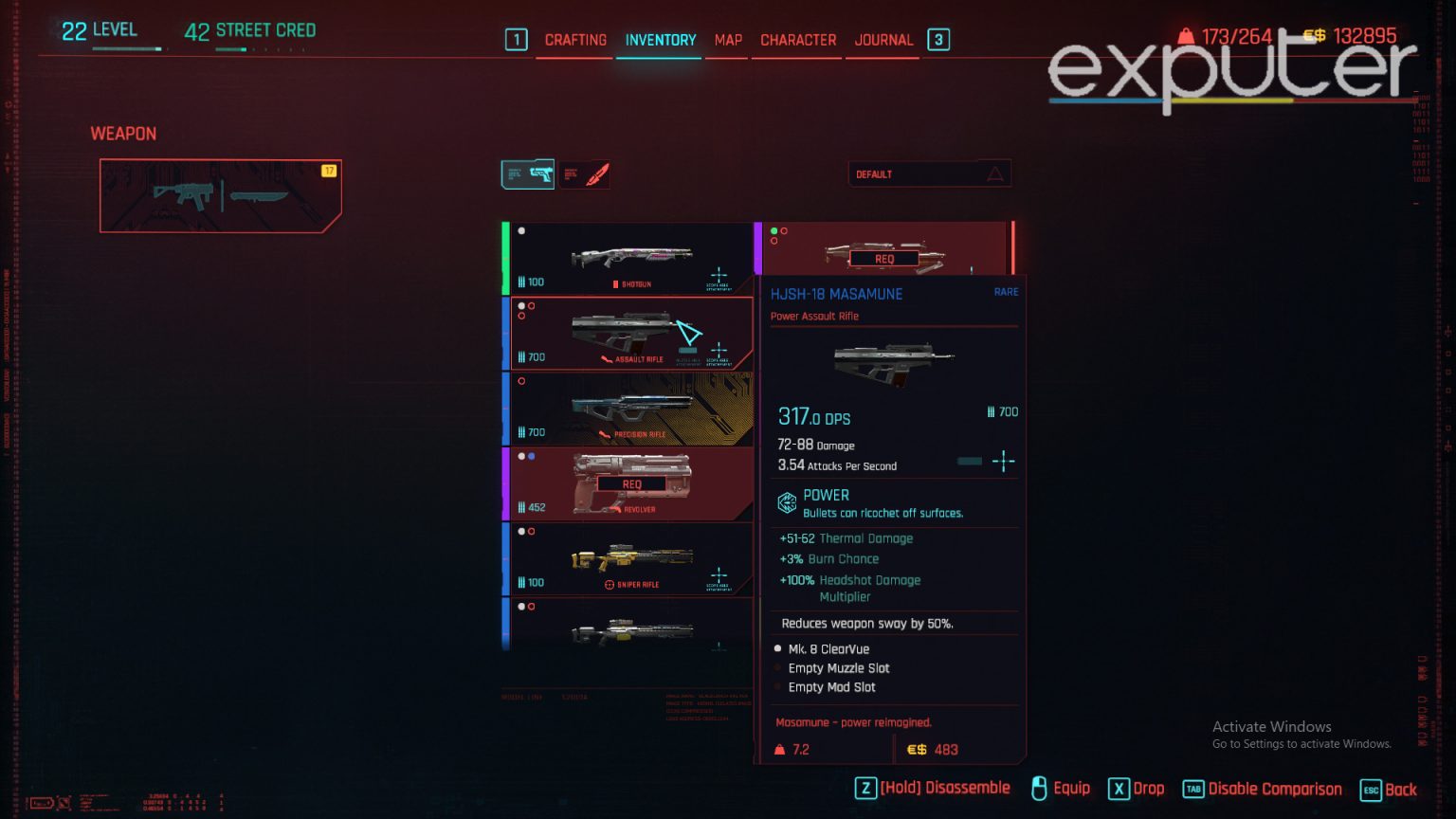Click the weapon range indicator bar in tooltip
1456x819 pixels.
coord(969,461)
